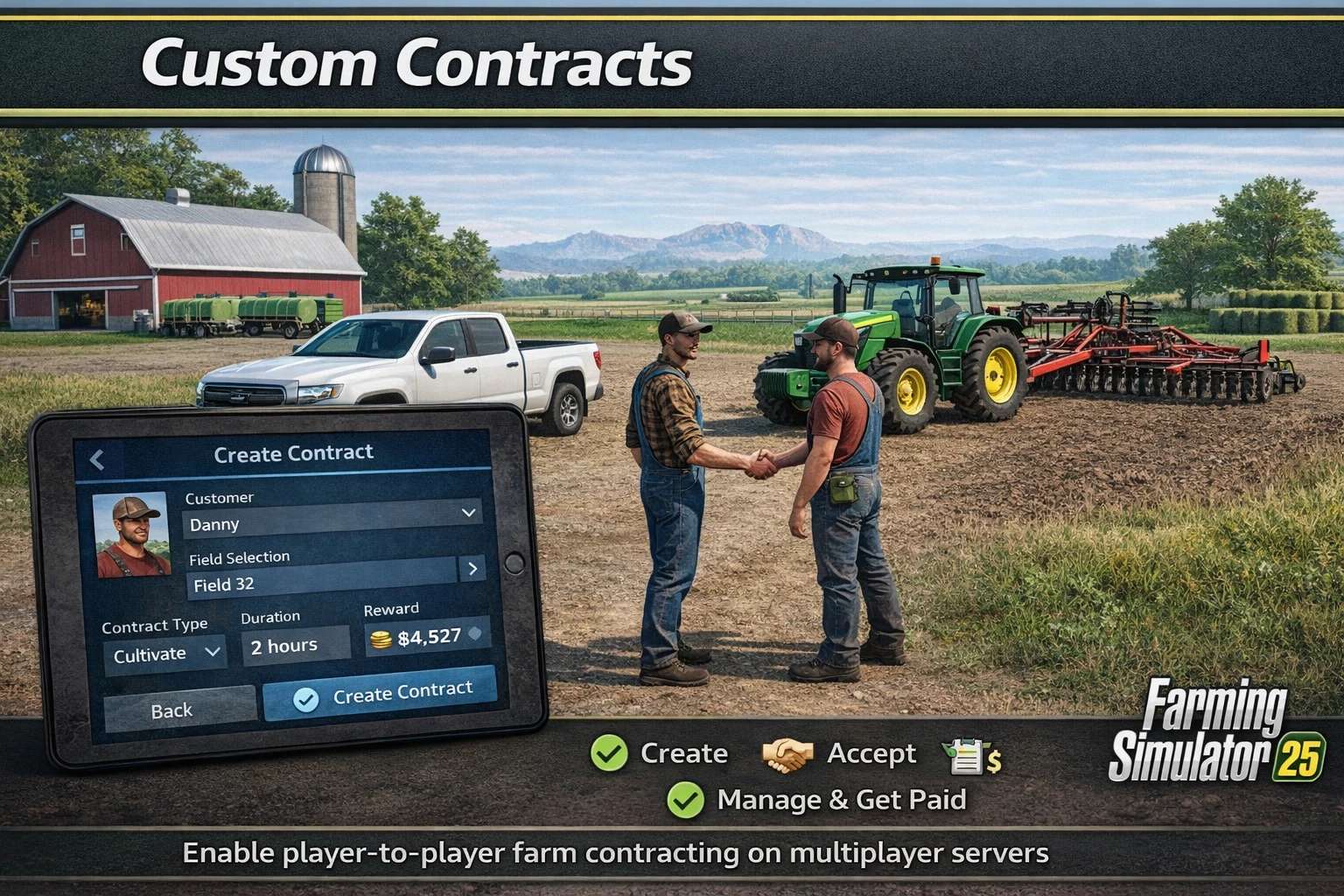Open the Contract Type dropdown set to Cultivate
The width and height of the screenshot is (1344, 896).
pos(164,654)
